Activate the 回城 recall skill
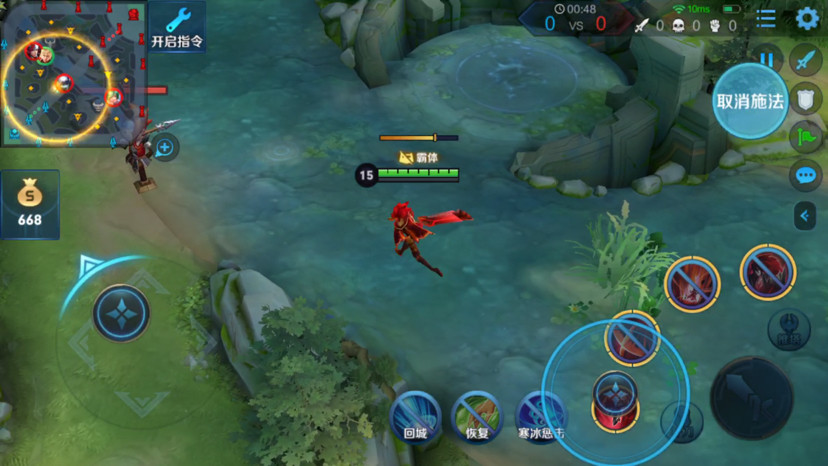 (415, 415)
